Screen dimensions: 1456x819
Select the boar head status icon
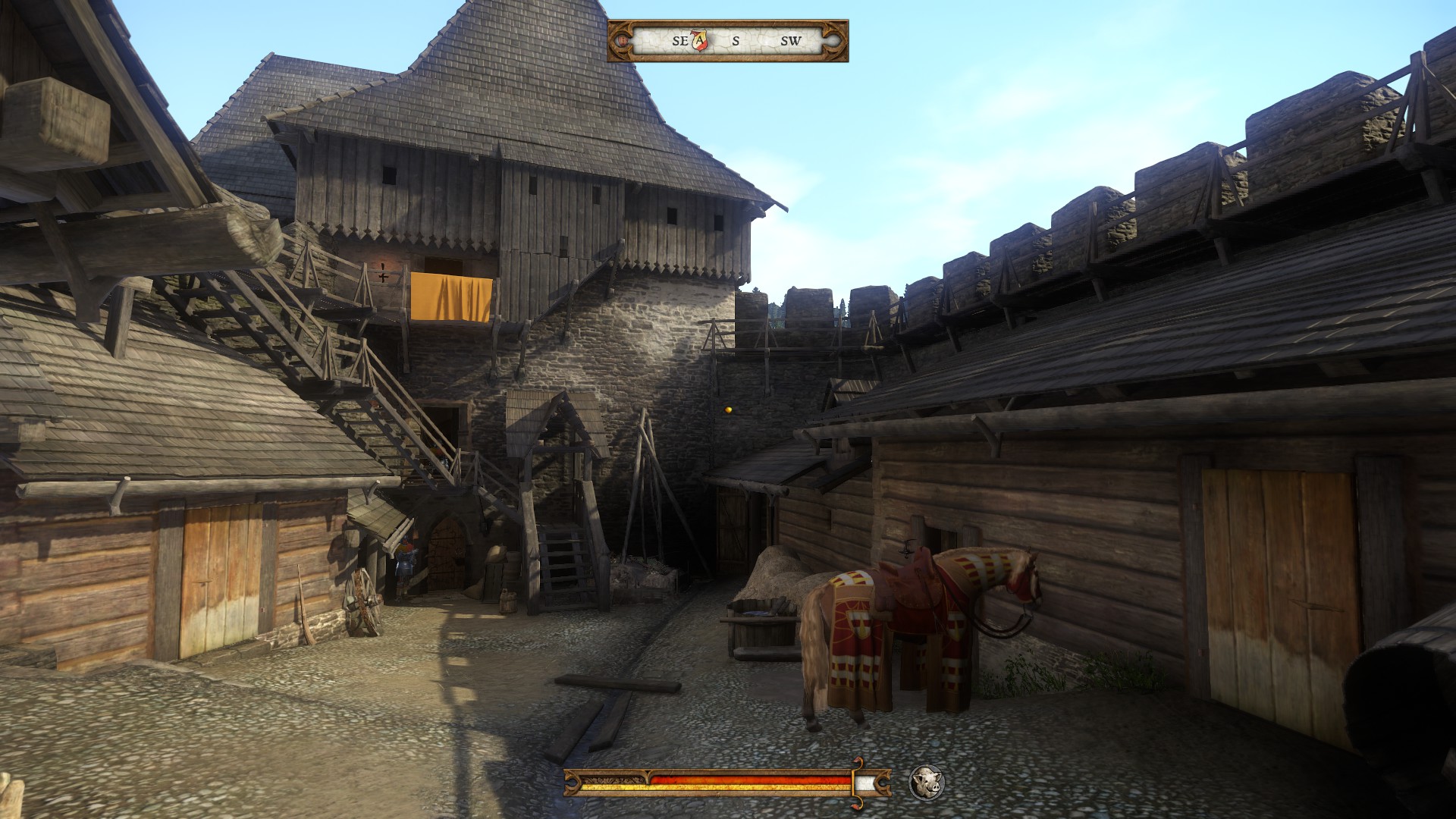point(926,782)
